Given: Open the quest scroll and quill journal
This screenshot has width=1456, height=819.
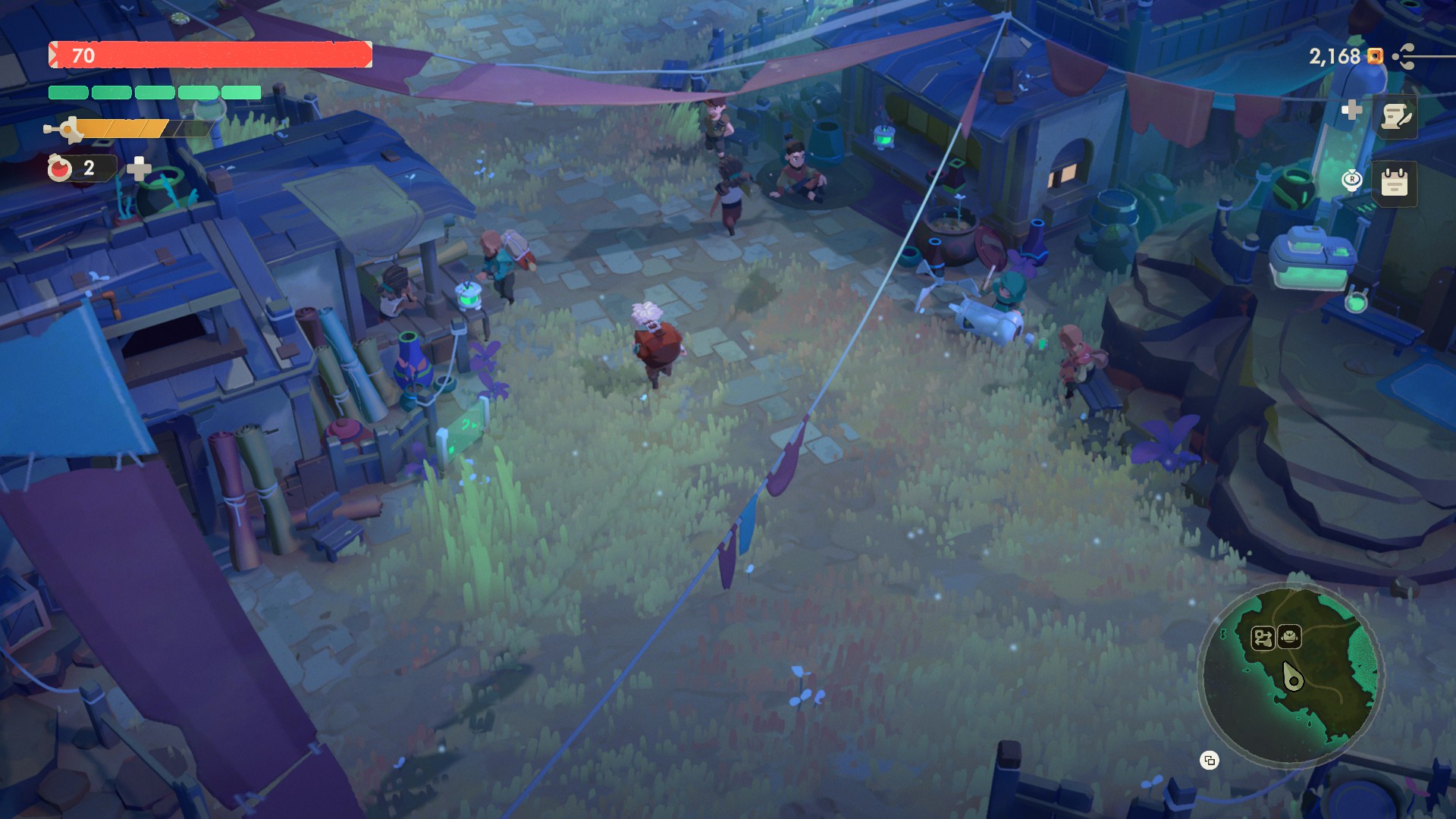Looking at the screenshot, I should pos(1395,117).
